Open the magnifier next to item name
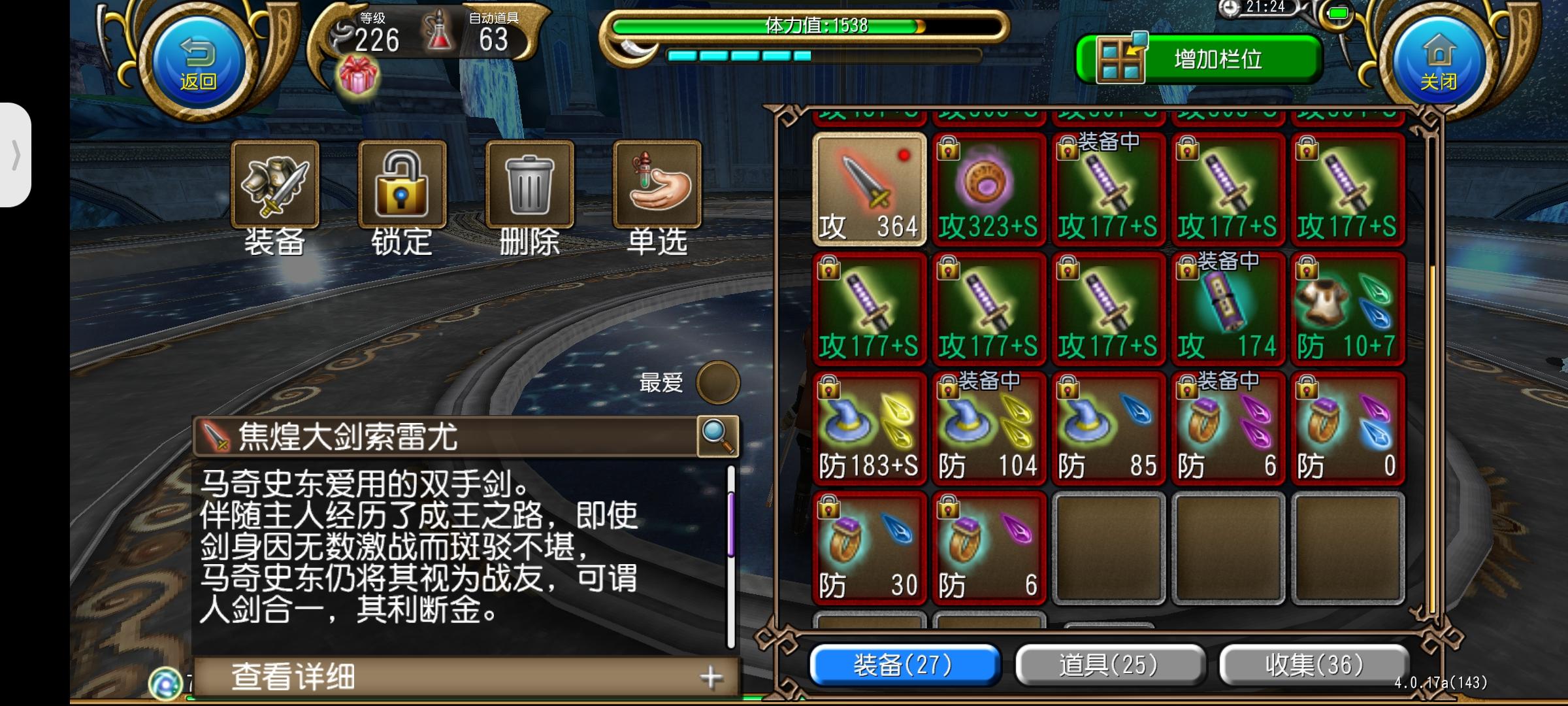 click(x=719, y=437)
